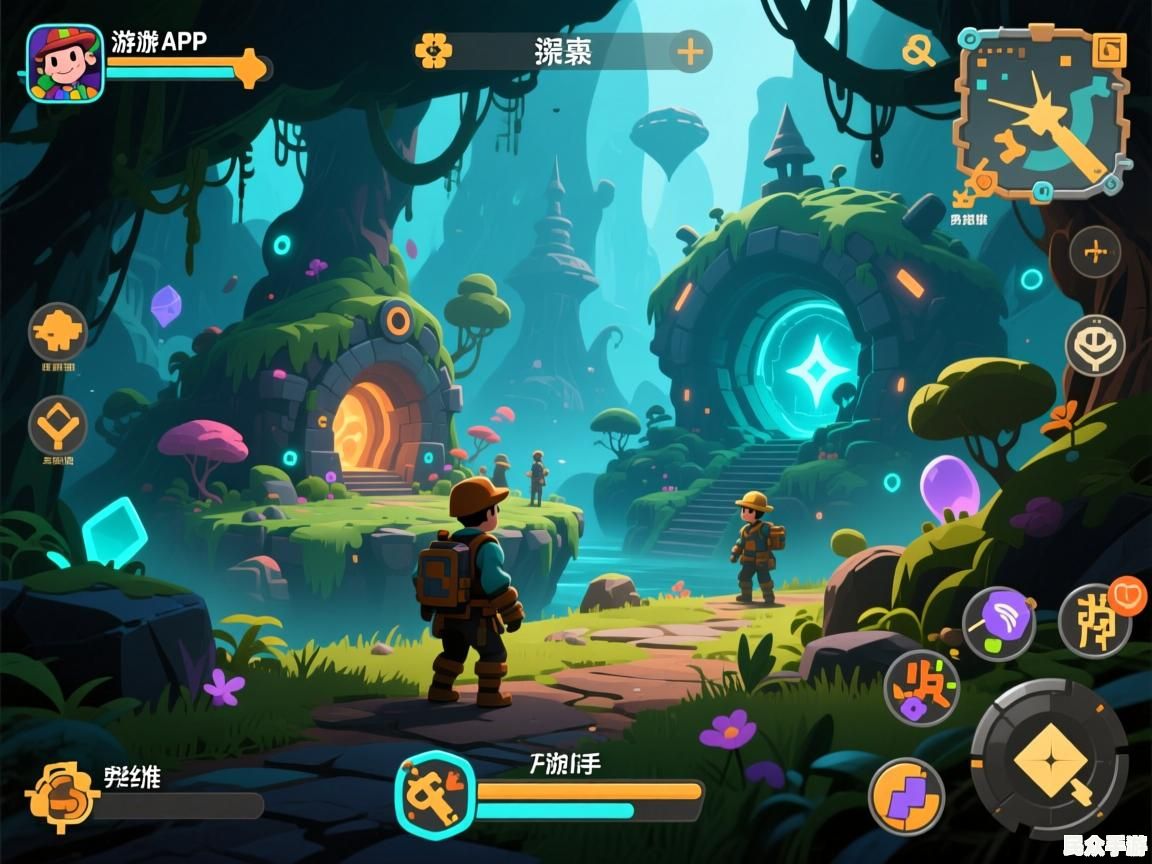
Task: Click the teal-ringed key icon at bottom
Action: (435, 794)
